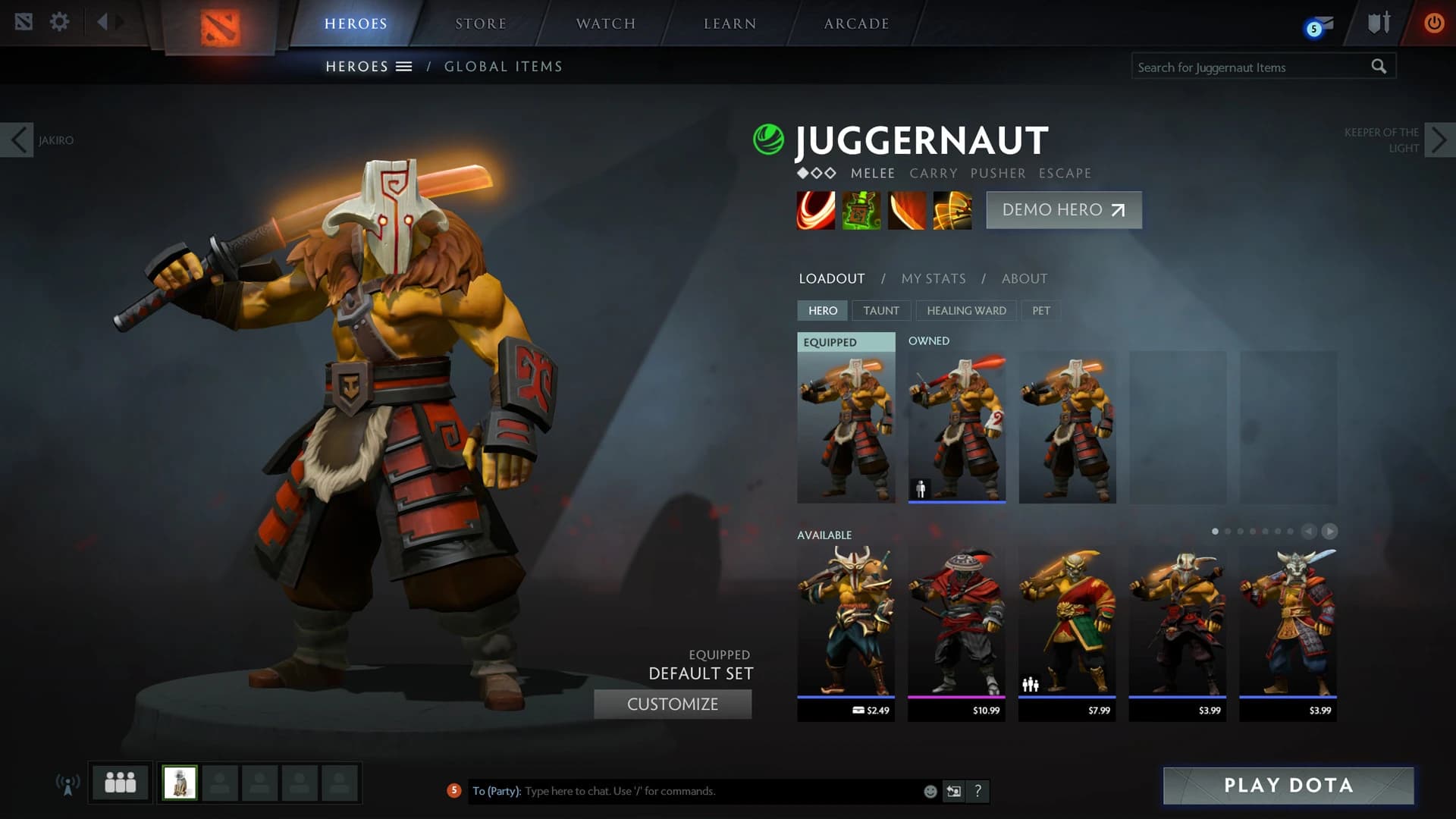This screenshot has width=1456, height=819.
Task: Return to previous hero Jakiro via left arrow
Action: coord(17,140)
